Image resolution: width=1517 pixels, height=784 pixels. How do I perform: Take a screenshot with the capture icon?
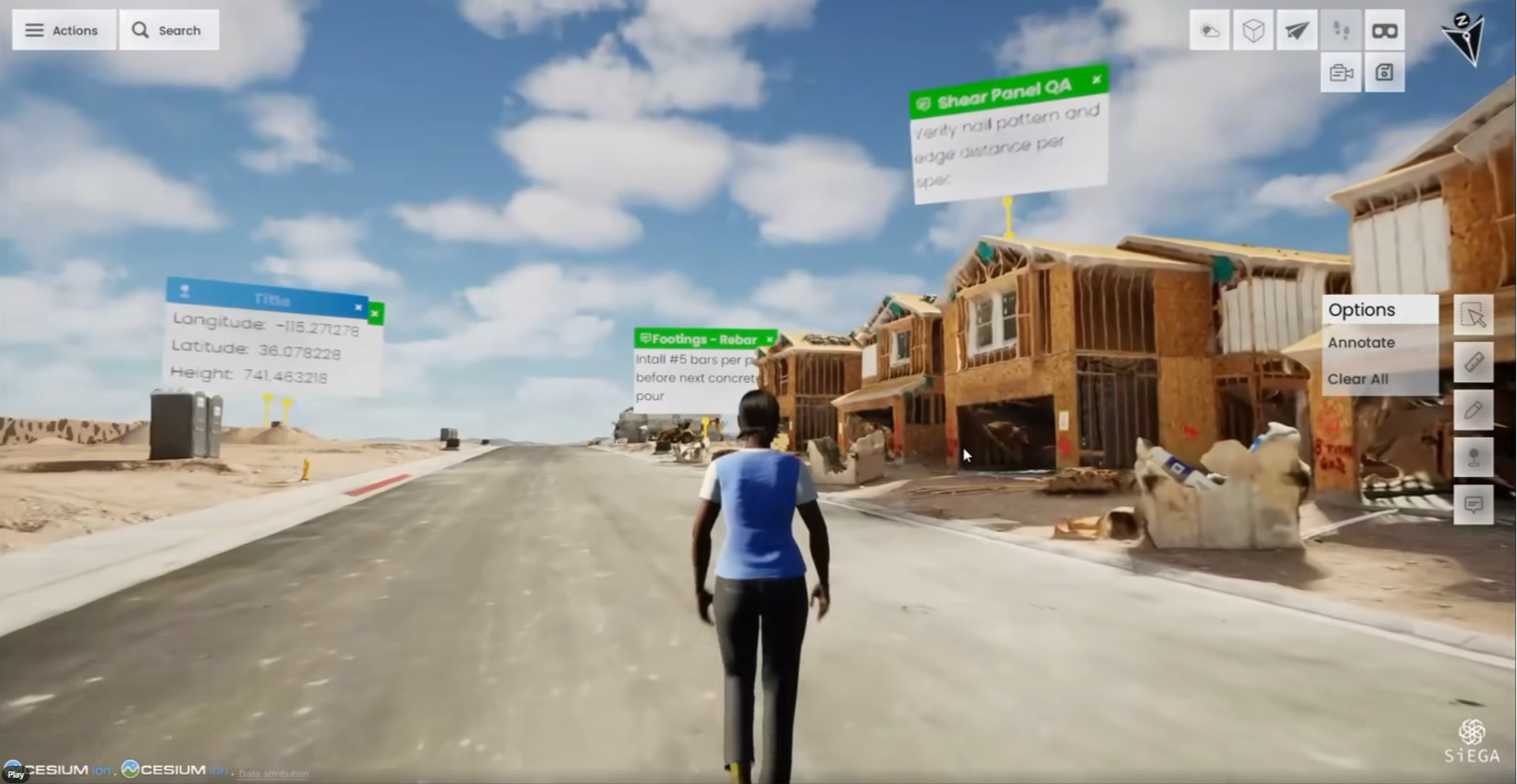[1384, 72]
